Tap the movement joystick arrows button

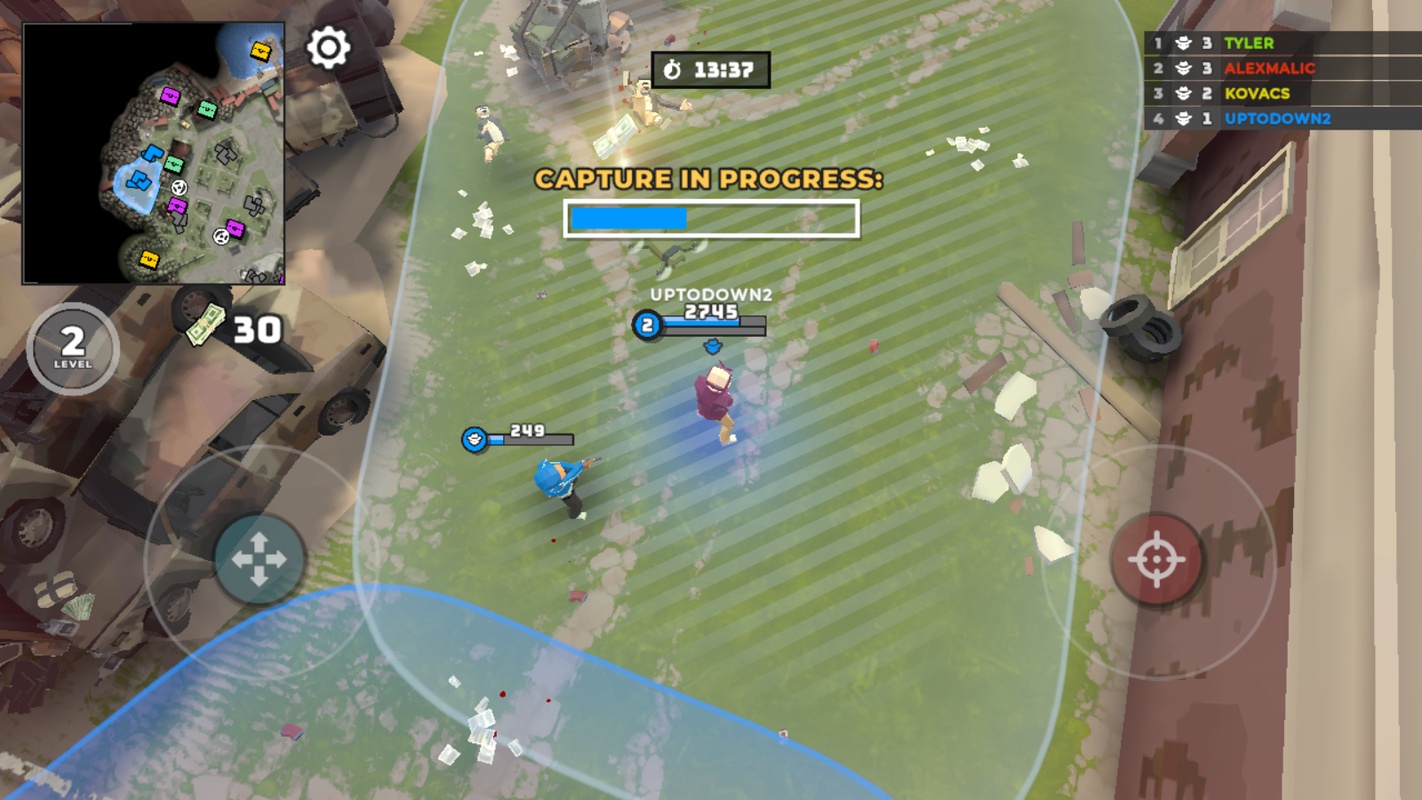(259, 559)
